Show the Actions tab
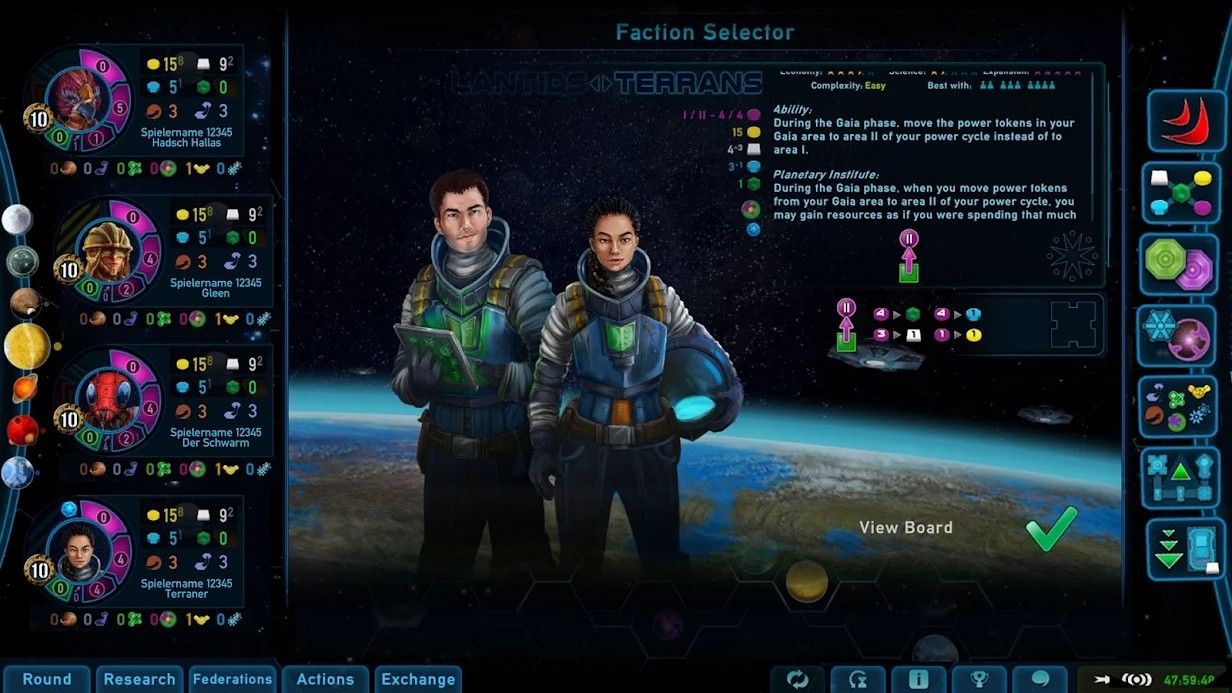Image resolution: width=1232 pixels, height=693 pixels. click(x=325, y=679)
